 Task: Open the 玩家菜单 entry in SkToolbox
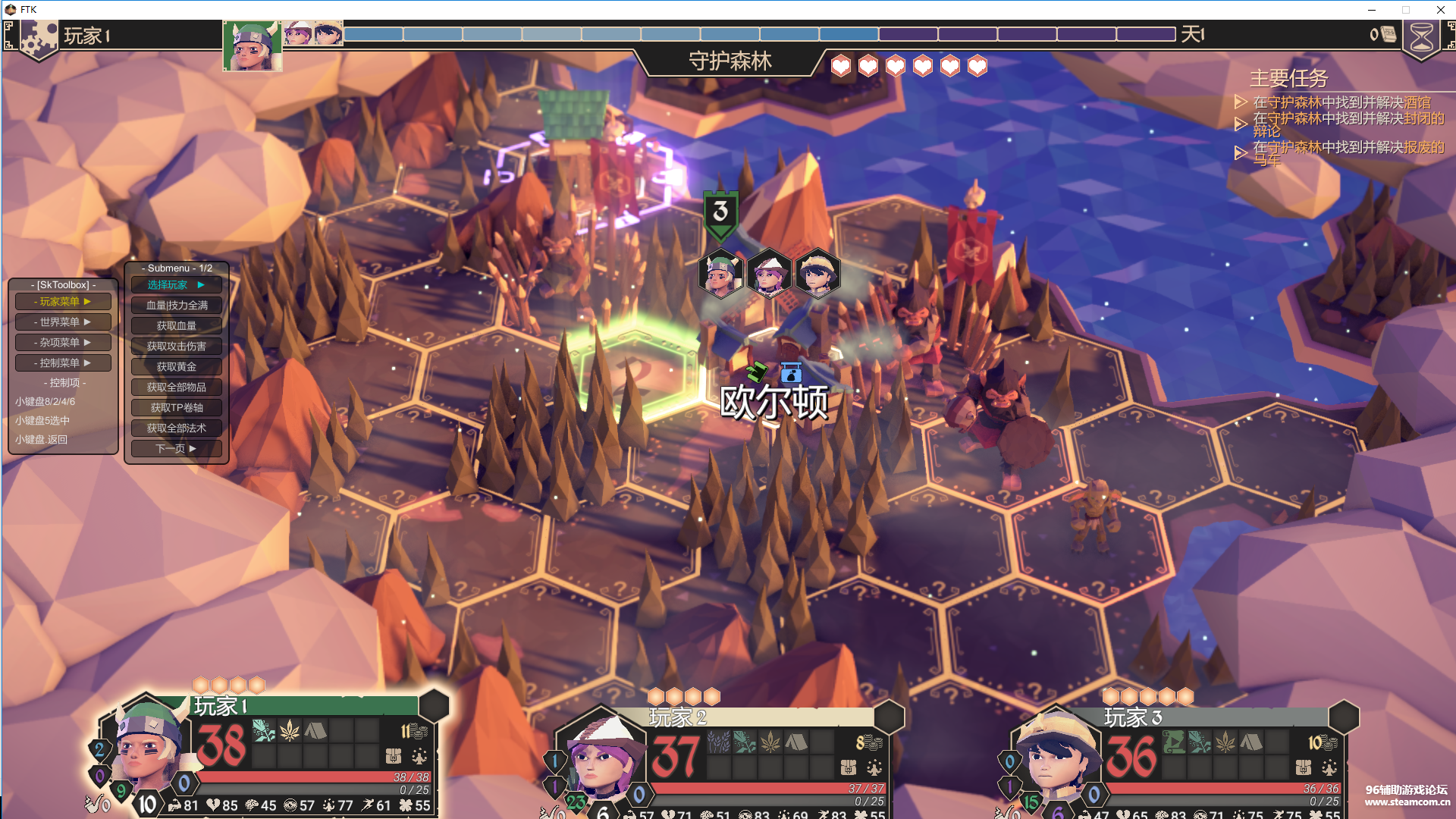63,302
